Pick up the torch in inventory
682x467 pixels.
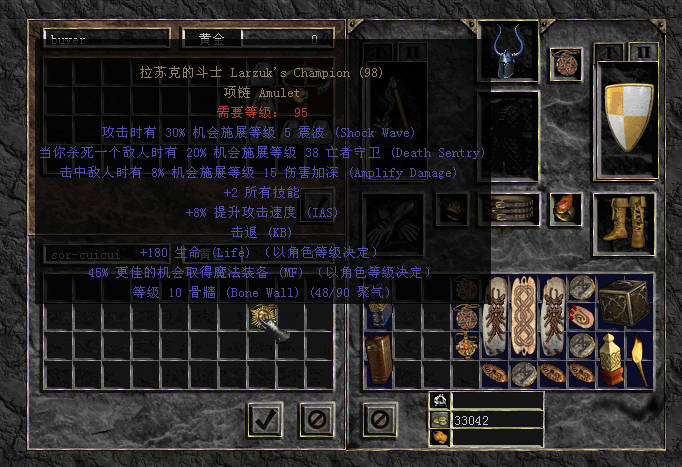click(635, 360)
